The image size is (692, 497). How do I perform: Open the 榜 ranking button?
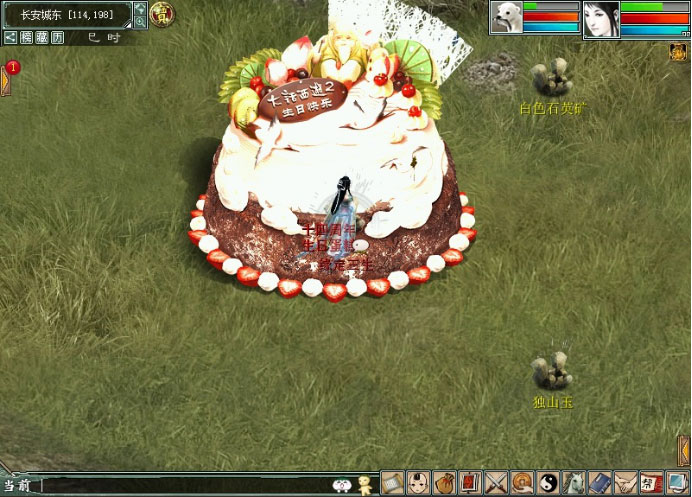click(26, 37)
